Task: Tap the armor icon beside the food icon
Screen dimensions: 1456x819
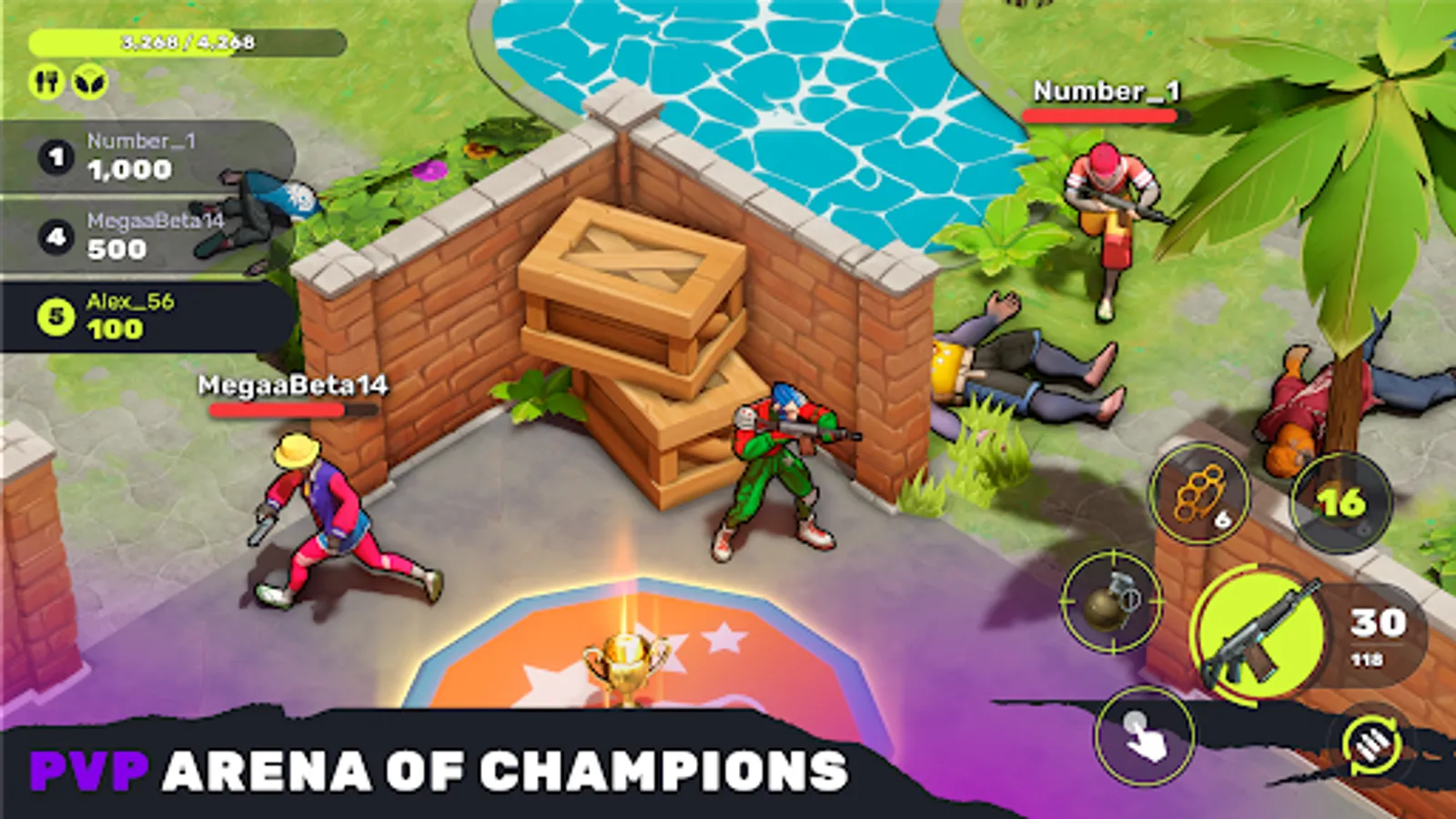Action: coord(87,80)
